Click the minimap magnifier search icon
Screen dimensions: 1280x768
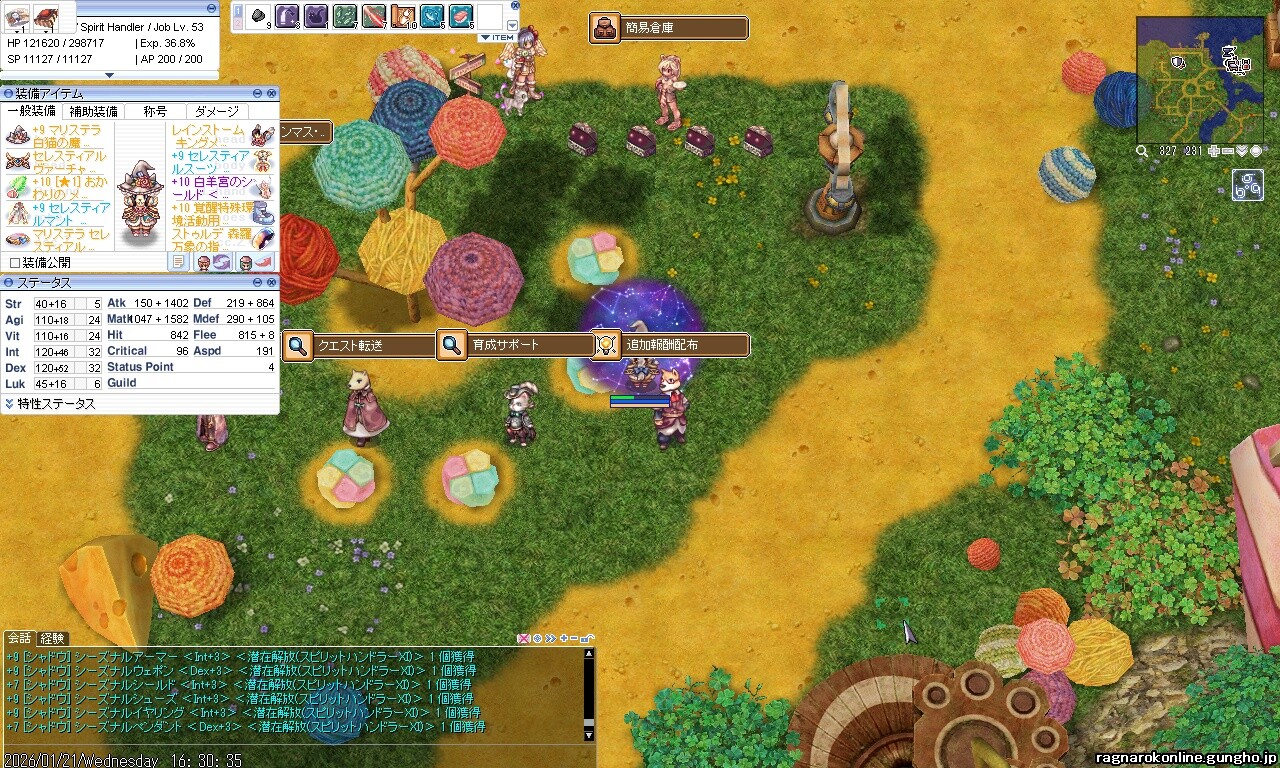(x=1142, y=151)
